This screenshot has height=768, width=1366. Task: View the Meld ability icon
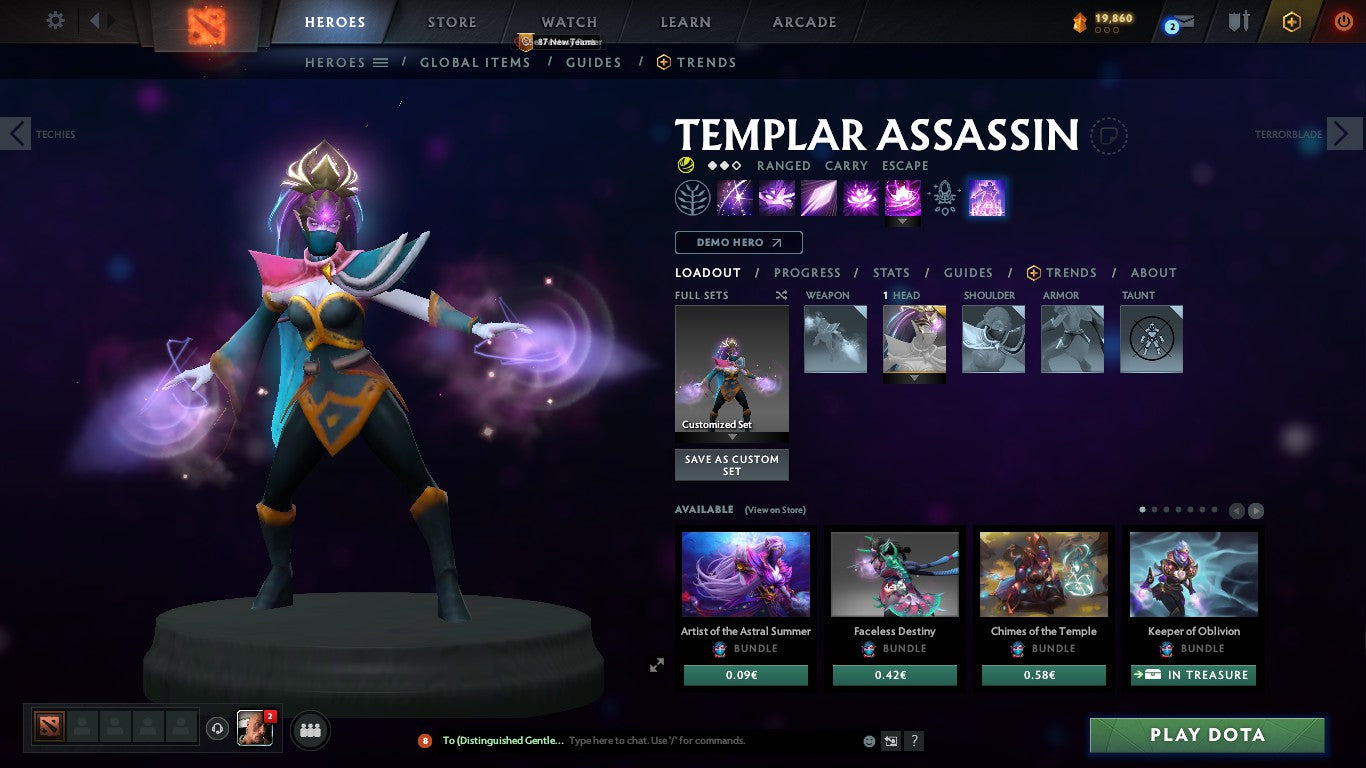777,197
